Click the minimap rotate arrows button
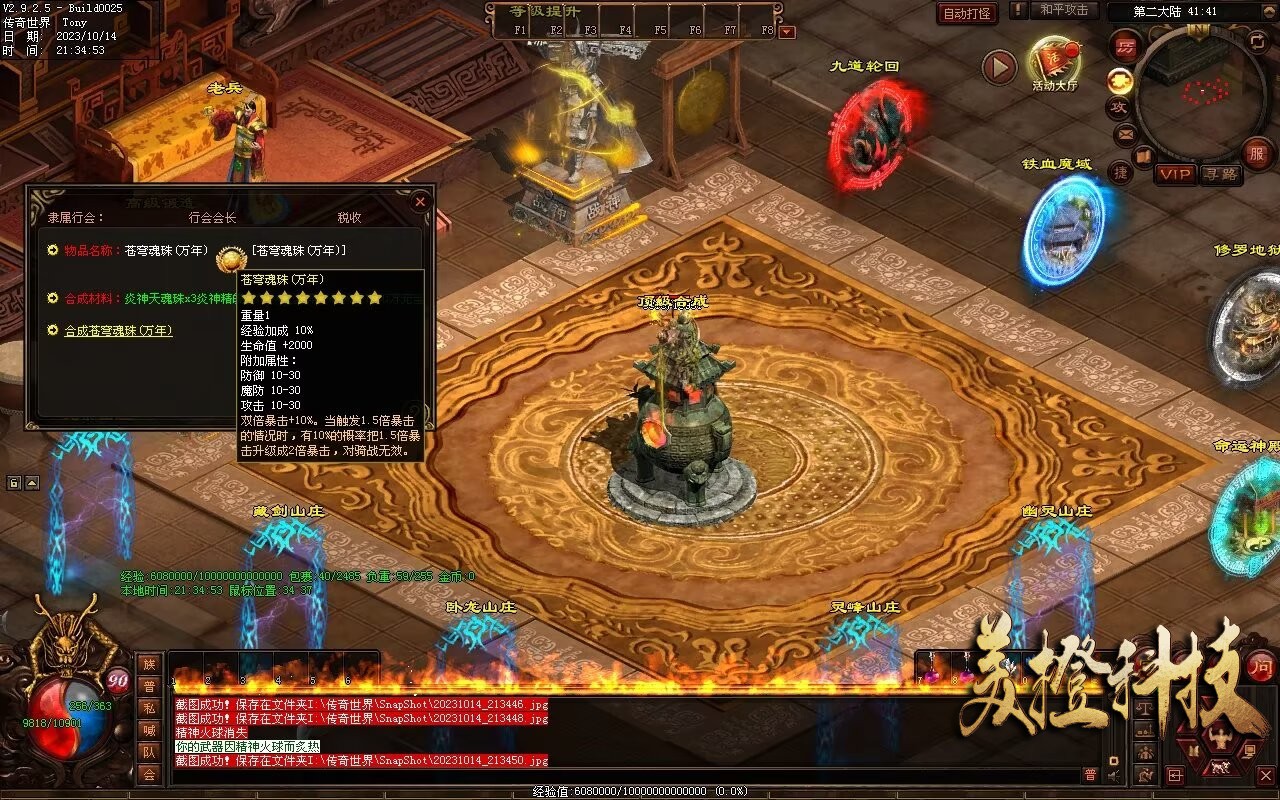The width and height of the screenshot is (1280, 800). click(1257, 41)
